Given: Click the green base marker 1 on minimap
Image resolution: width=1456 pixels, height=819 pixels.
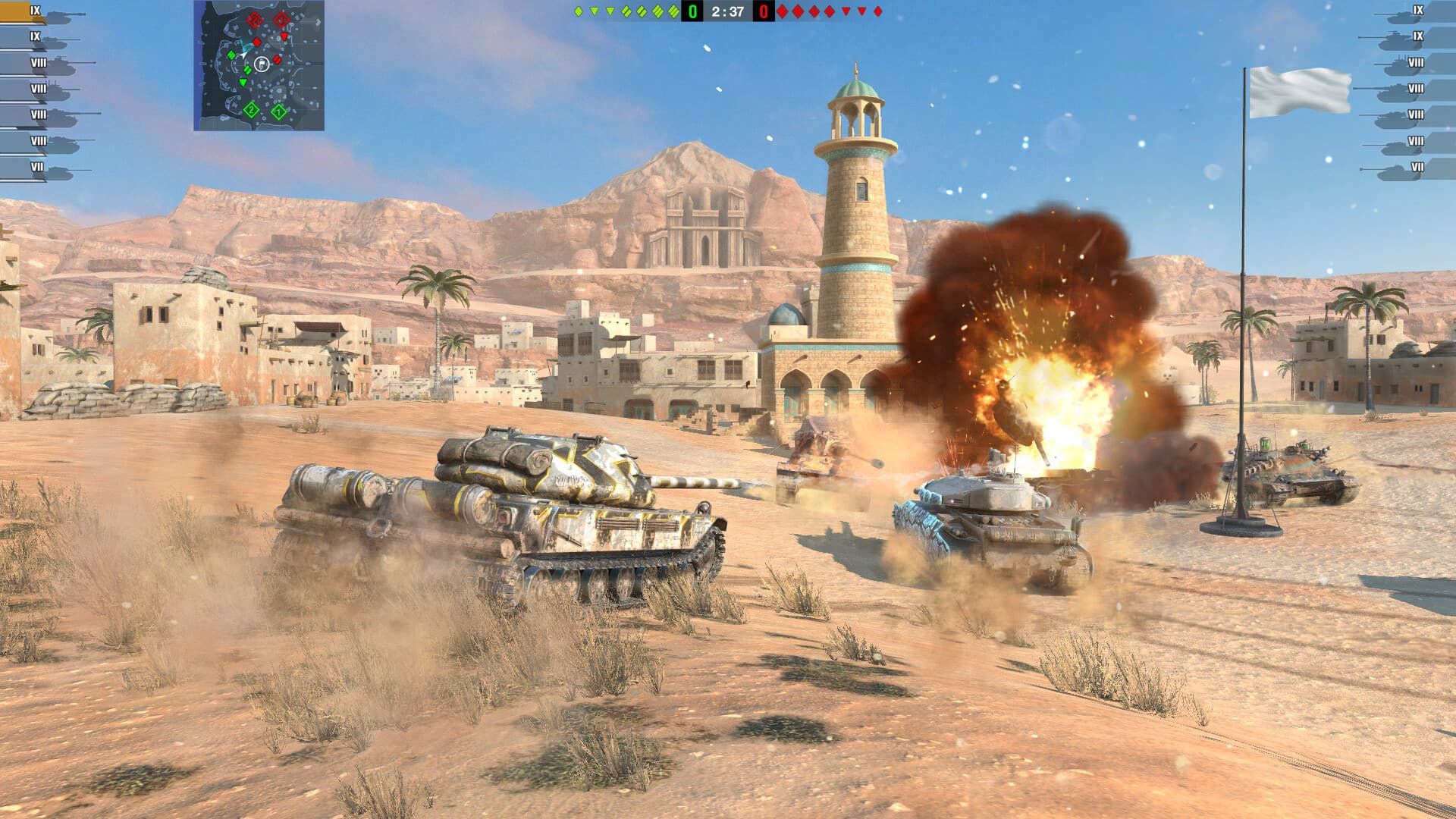Looking at the screenshot, I should tap(279, 111).
